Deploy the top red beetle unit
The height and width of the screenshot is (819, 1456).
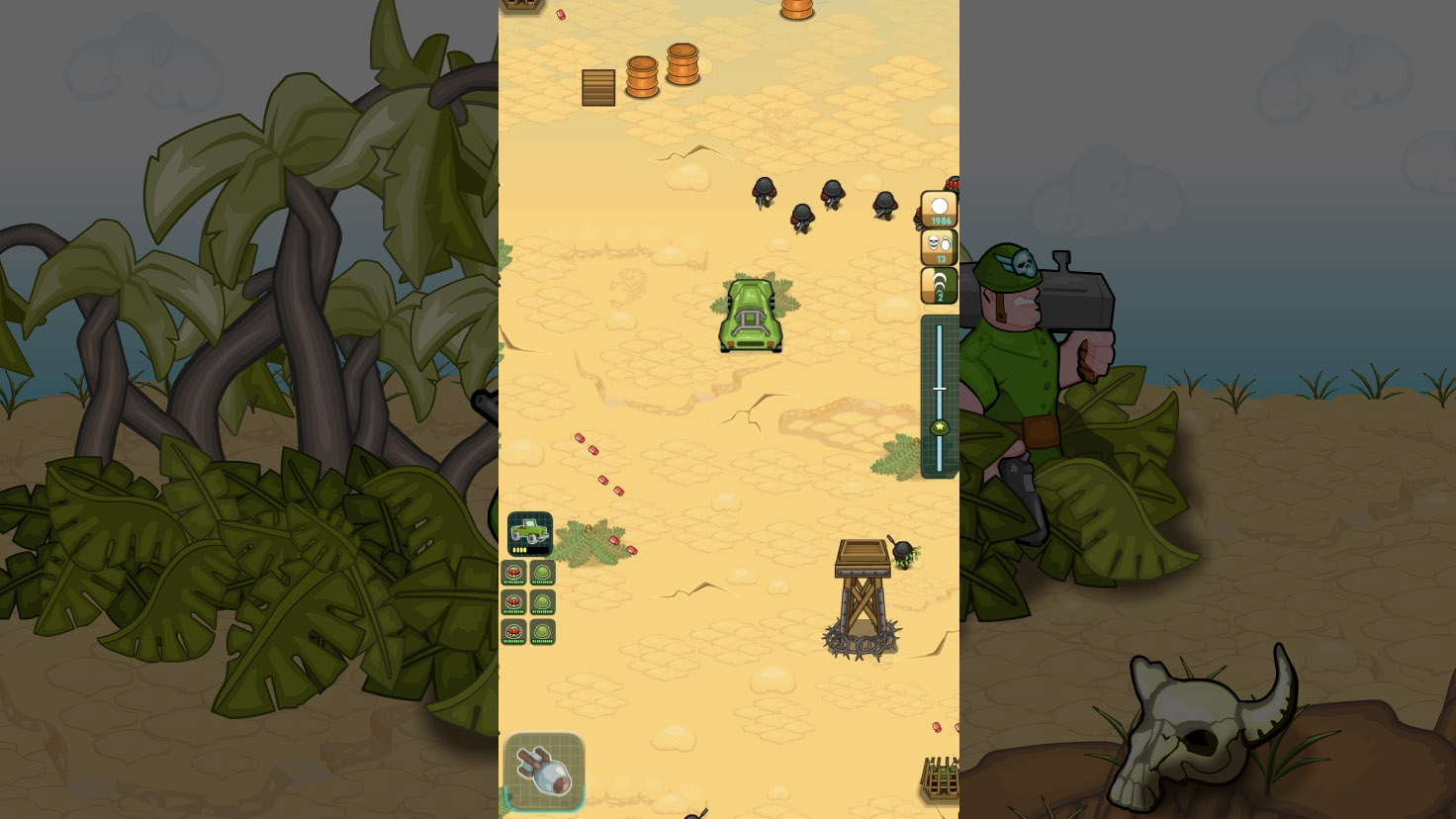(514, 572)
